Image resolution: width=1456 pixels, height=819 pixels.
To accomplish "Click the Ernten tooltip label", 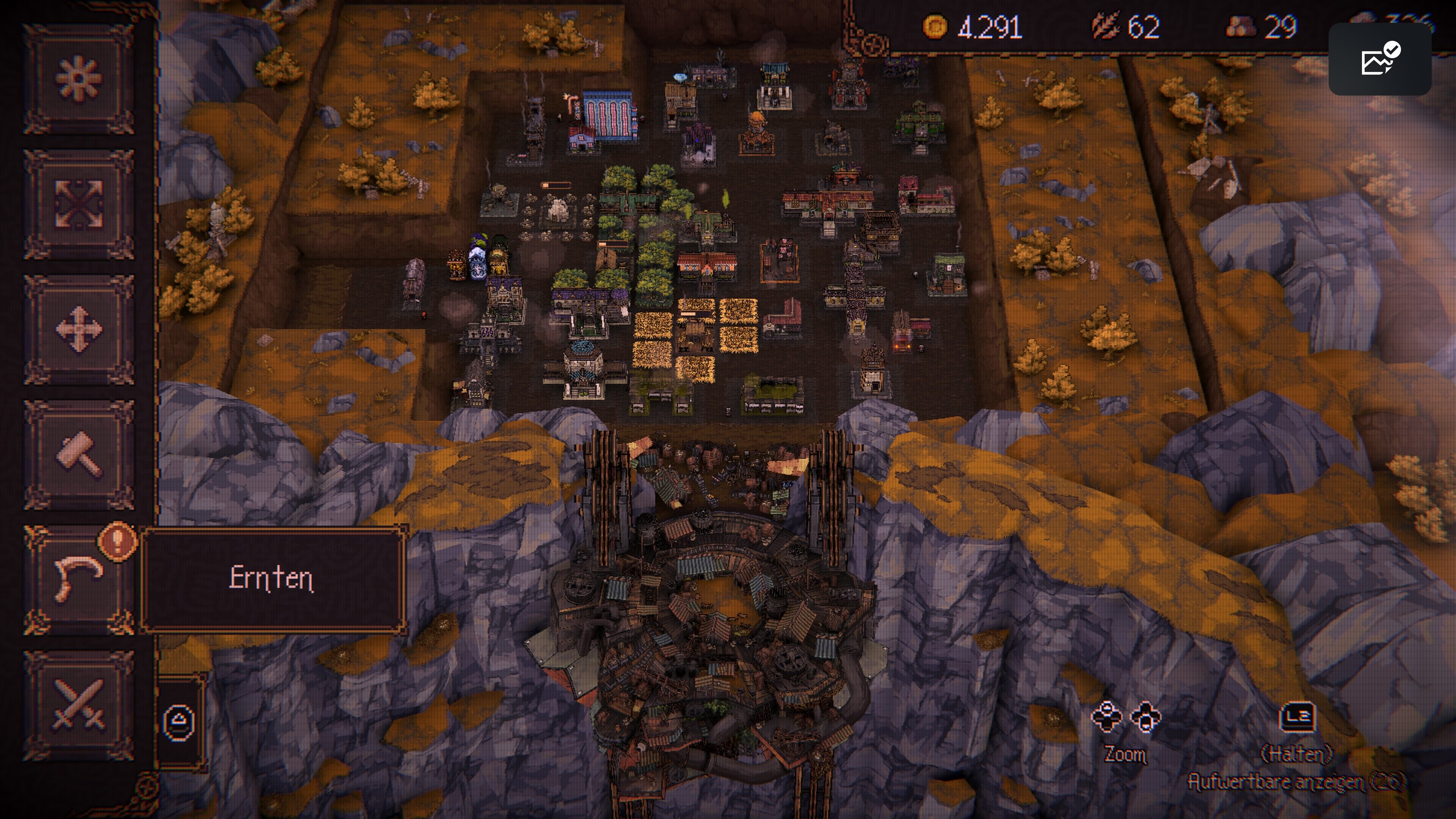I will pos(272,579).
